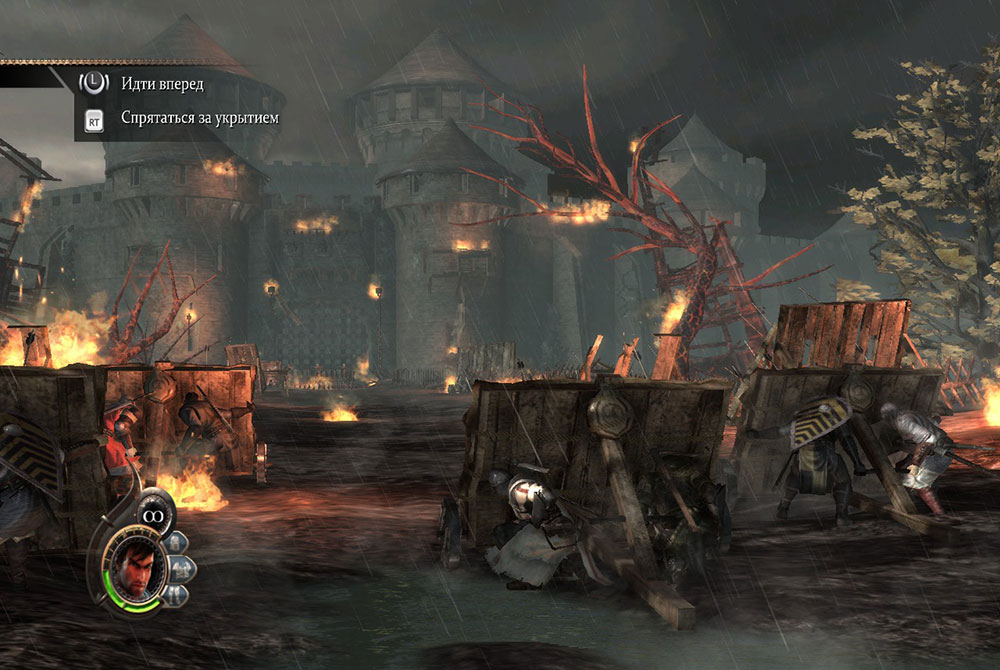Select the helmet armor status icon

175,543
